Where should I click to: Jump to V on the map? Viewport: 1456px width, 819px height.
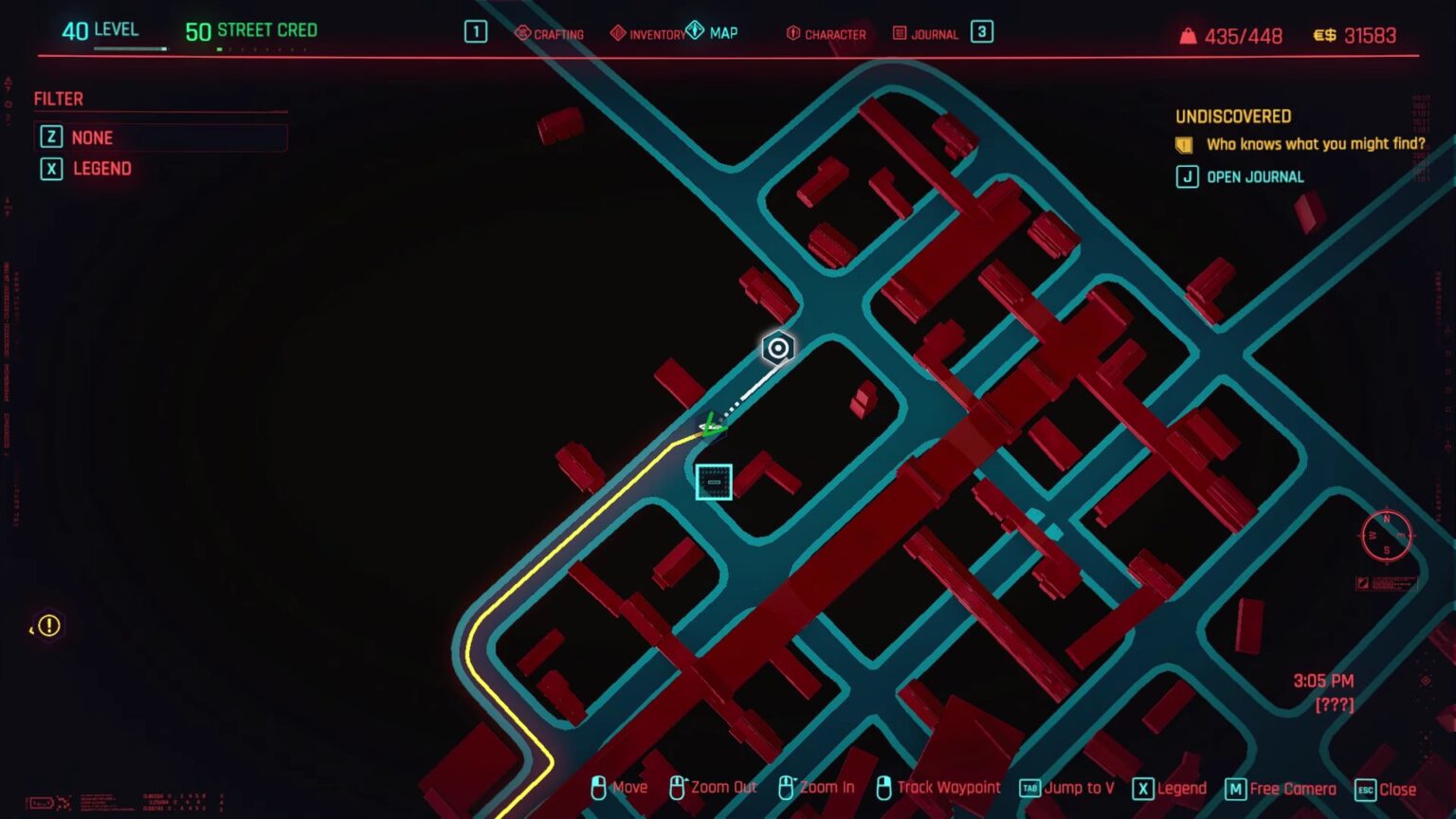[x=1067, y=788]
